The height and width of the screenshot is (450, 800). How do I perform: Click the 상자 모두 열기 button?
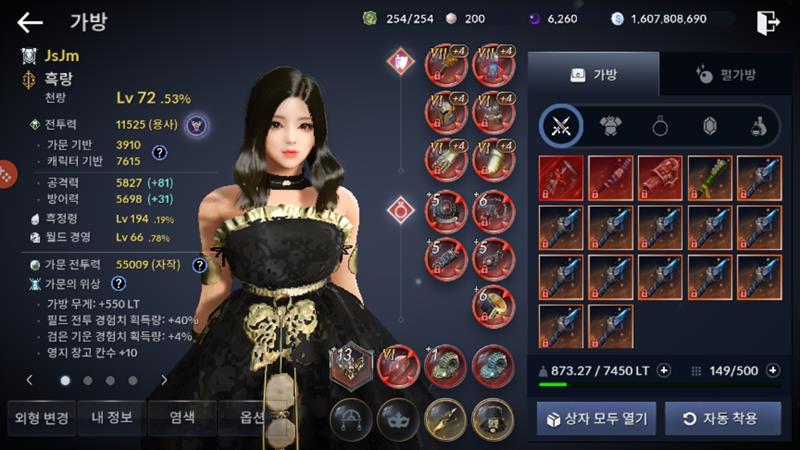coord(596,418)
